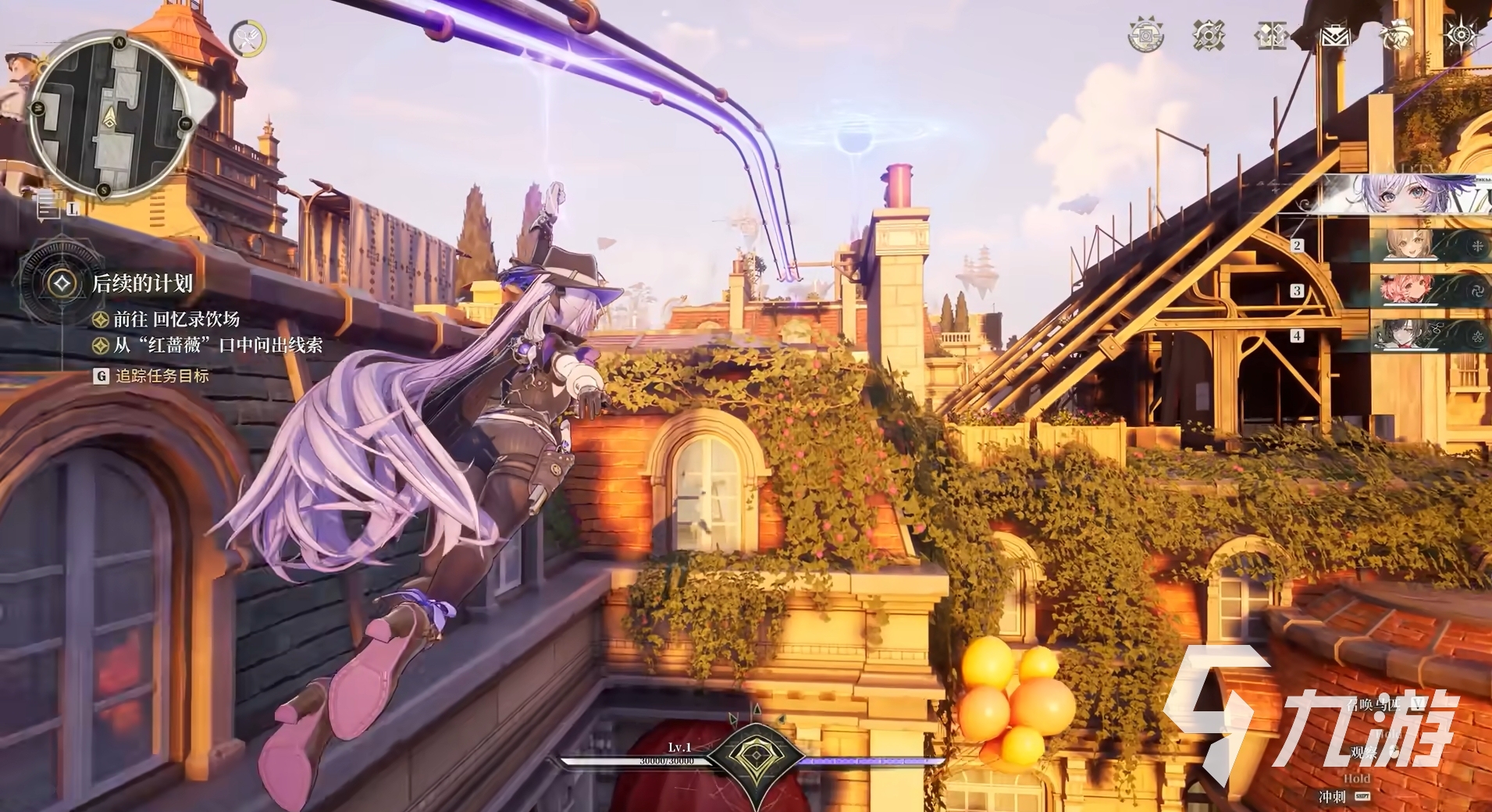Switch to the brown-haired party member
Viewport: 1492px width, 812px height.
(1409, 245)
